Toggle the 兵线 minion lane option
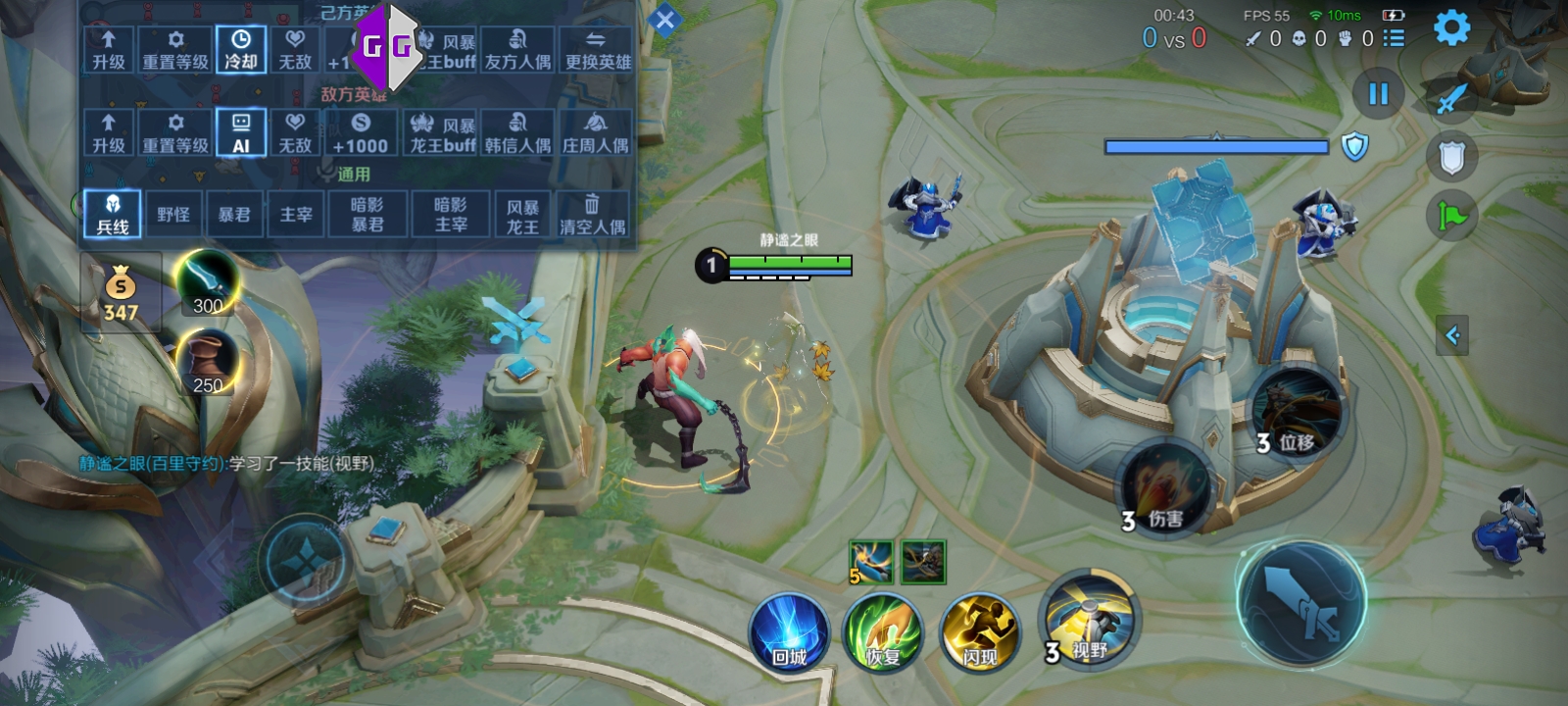1568x706 pixels. (x=112, y=214)
